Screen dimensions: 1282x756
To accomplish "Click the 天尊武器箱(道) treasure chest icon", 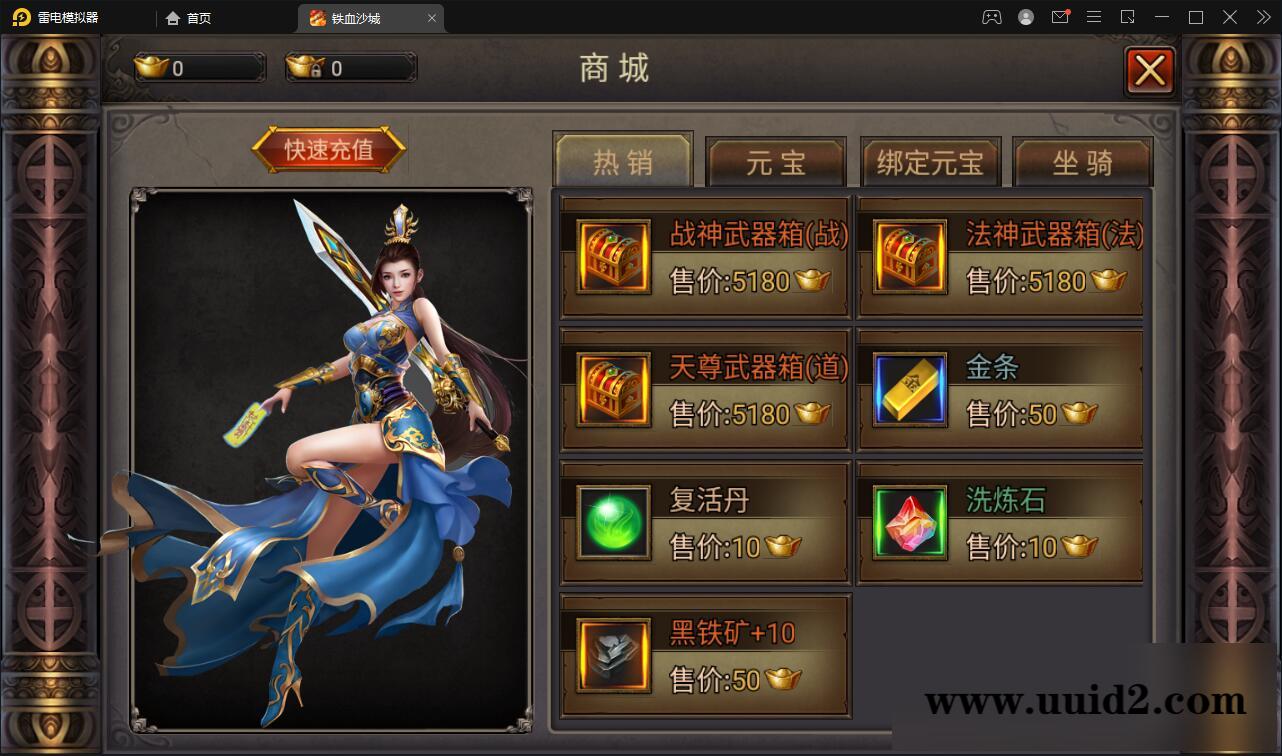I will [612, 390].
